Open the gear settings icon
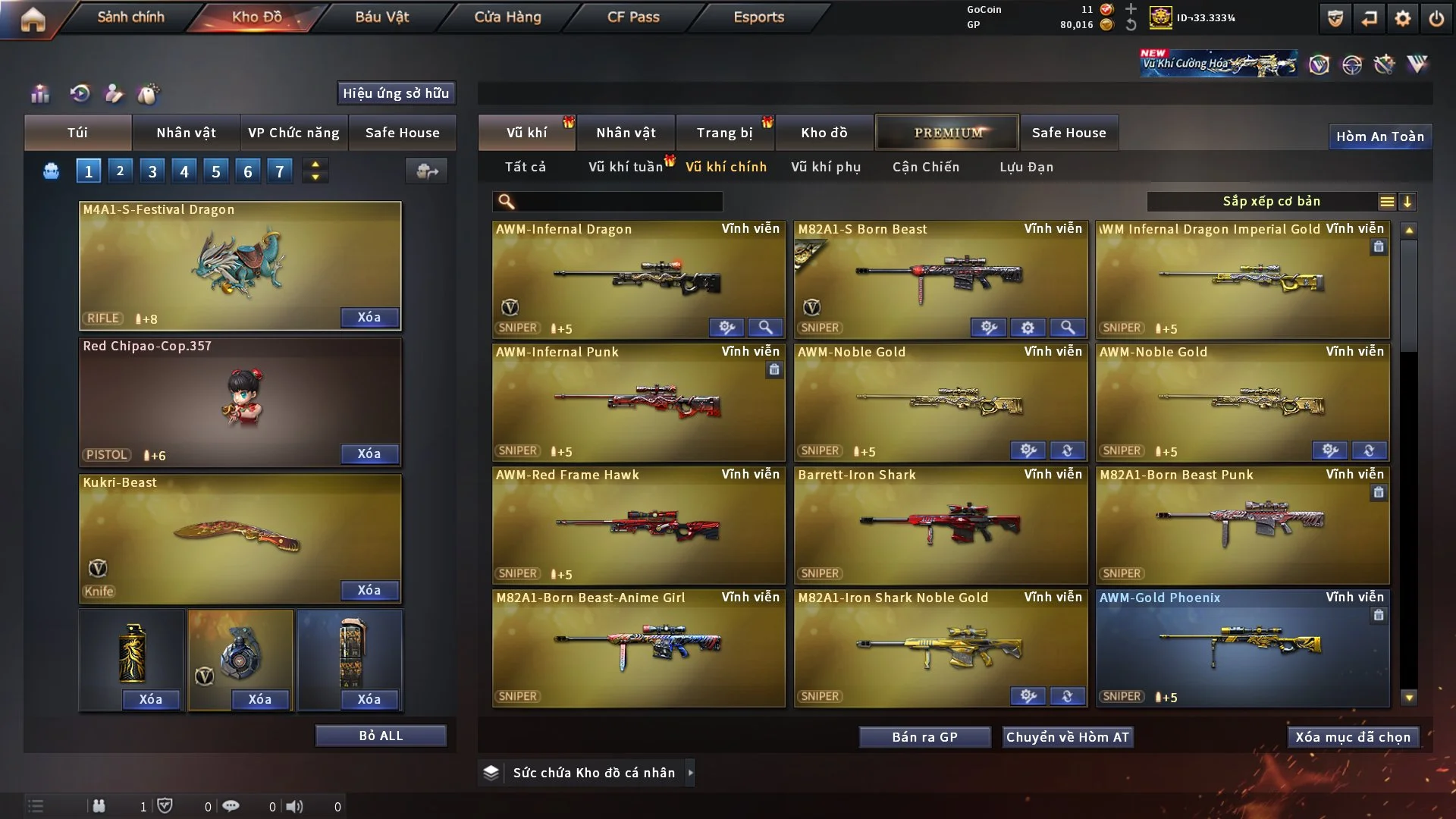The height and width of the screenshot is (819, 1456). pyautogui.click(x=1403, y=18)
